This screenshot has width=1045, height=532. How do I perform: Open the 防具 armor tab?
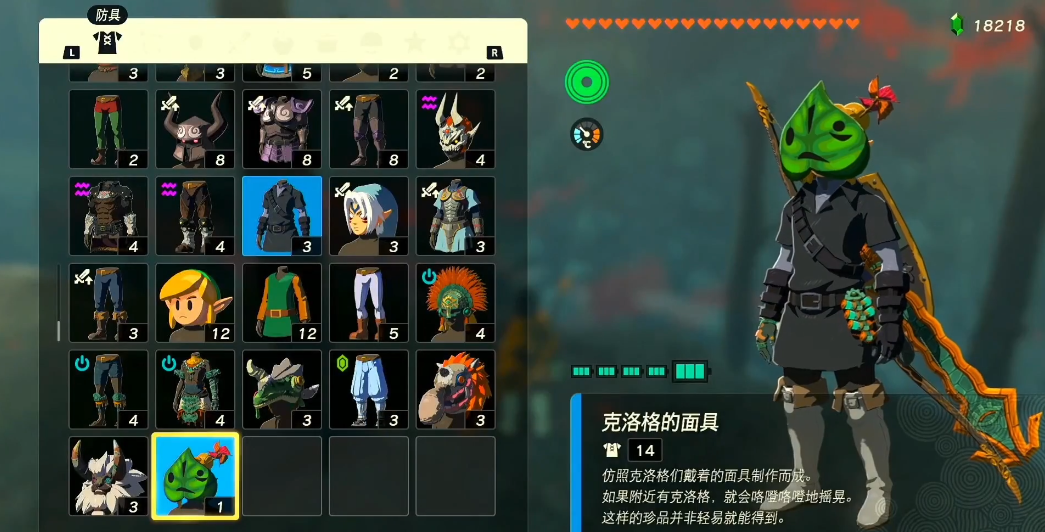(x=106, y=41)
